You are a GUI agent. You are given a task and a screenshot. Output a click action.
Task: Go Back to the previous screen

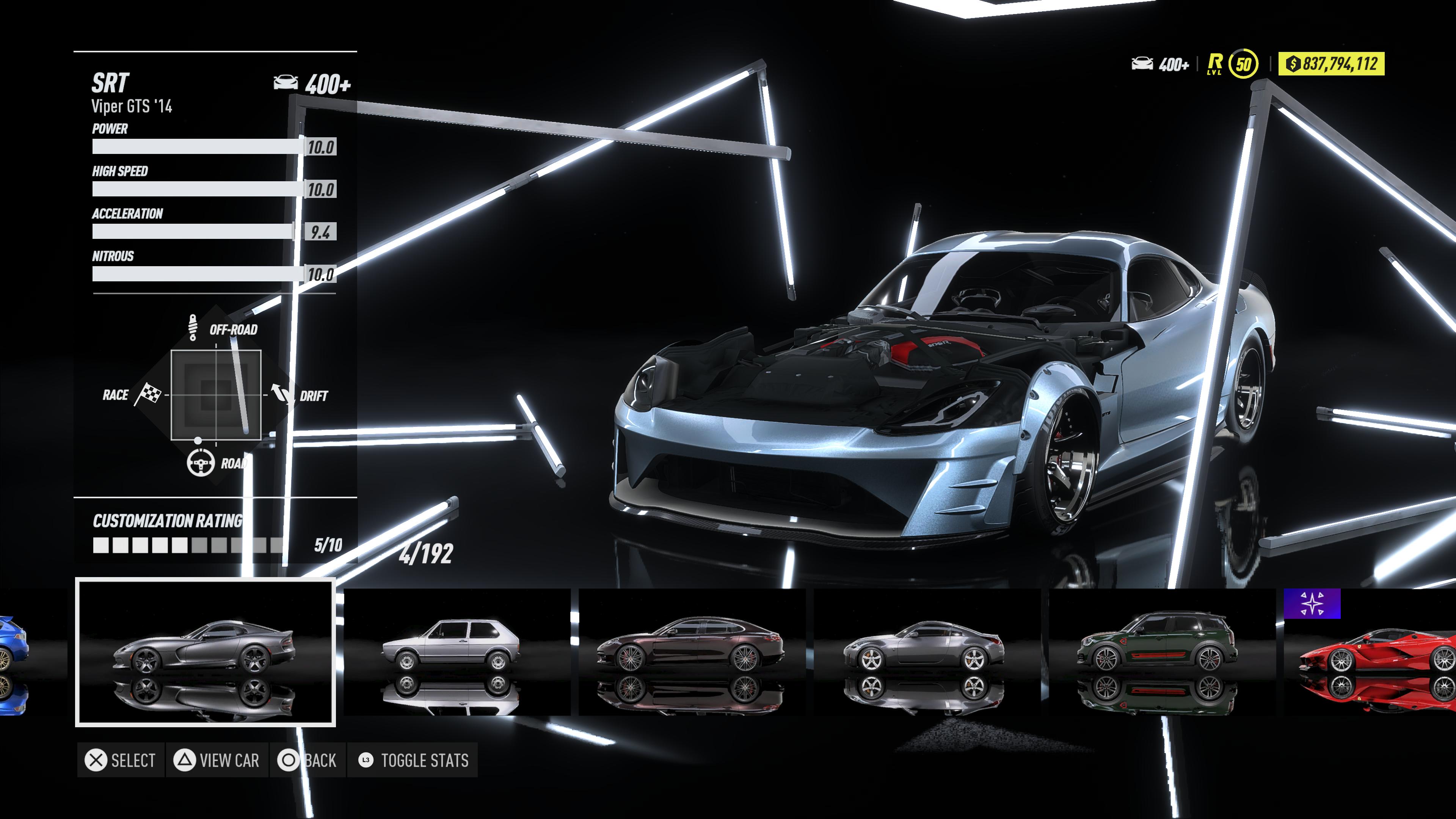coord(308,760)
